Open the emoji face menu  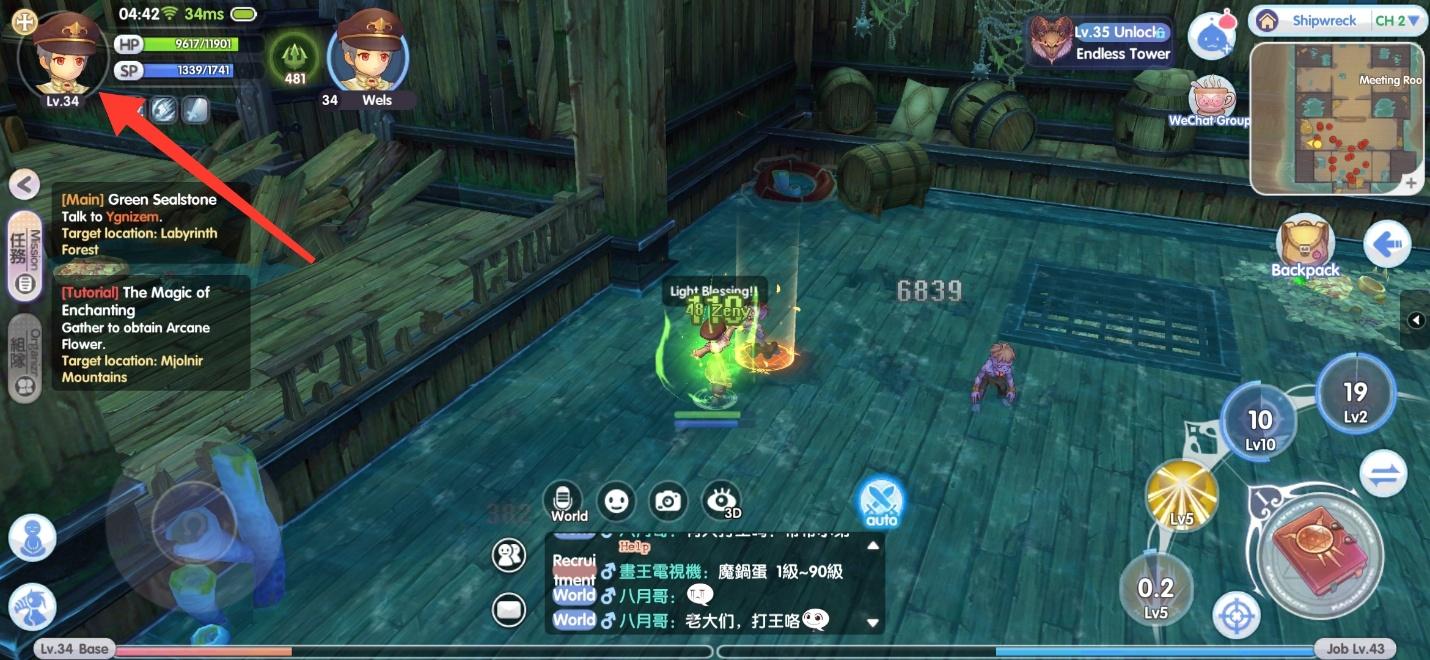tap(617, 500)
